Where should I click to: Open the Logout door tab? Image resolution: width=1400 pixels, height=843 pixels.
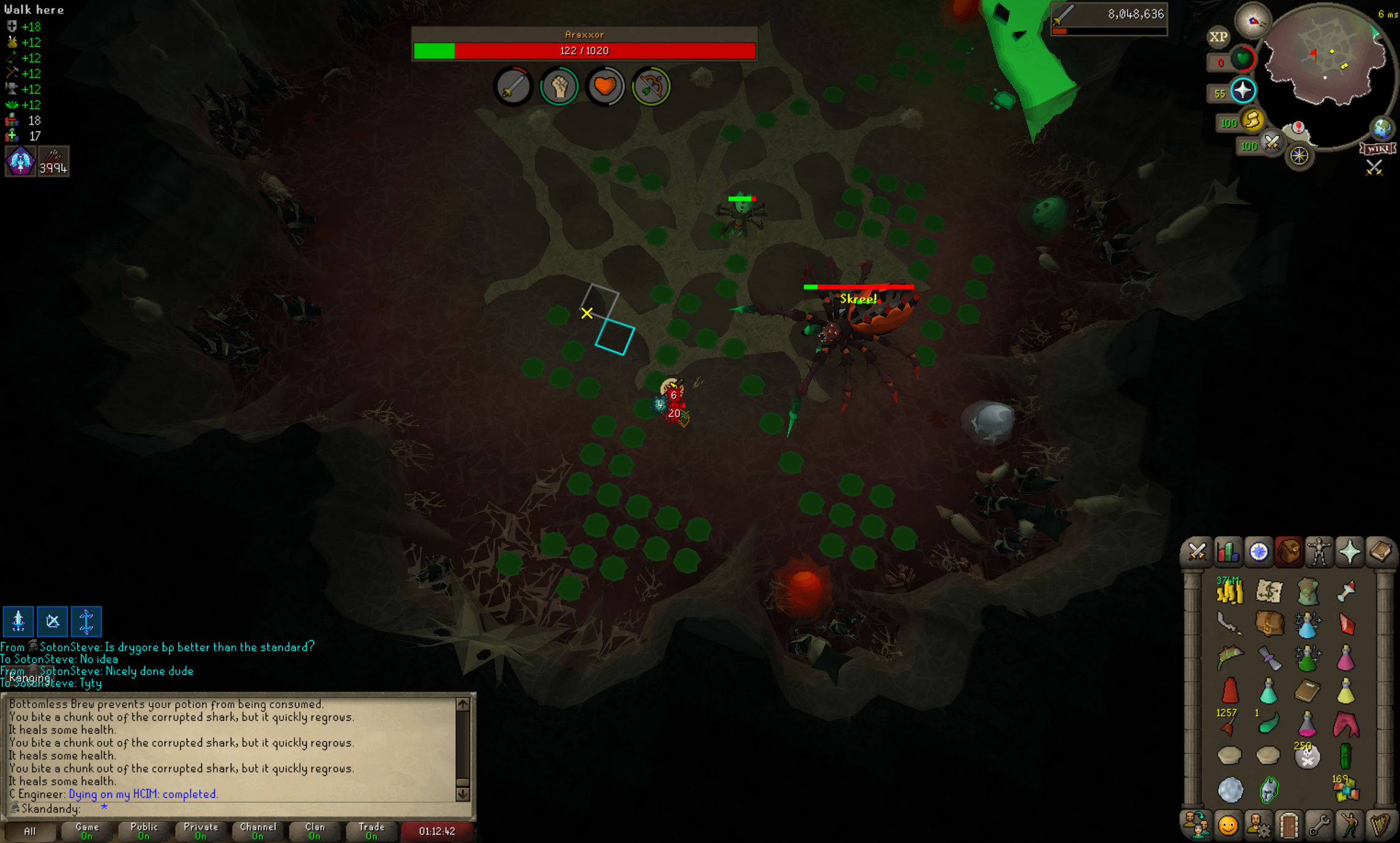[1289, 825]
